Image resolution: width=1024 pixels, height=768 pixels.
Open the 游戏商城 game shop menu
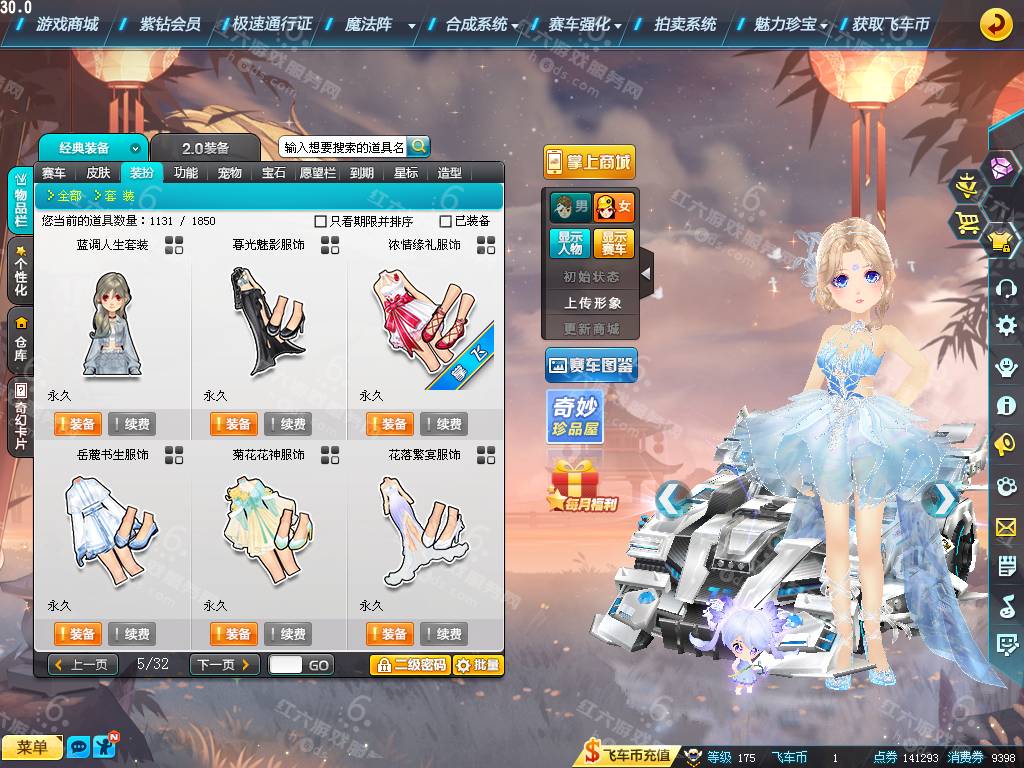click(x=66, y=24)
